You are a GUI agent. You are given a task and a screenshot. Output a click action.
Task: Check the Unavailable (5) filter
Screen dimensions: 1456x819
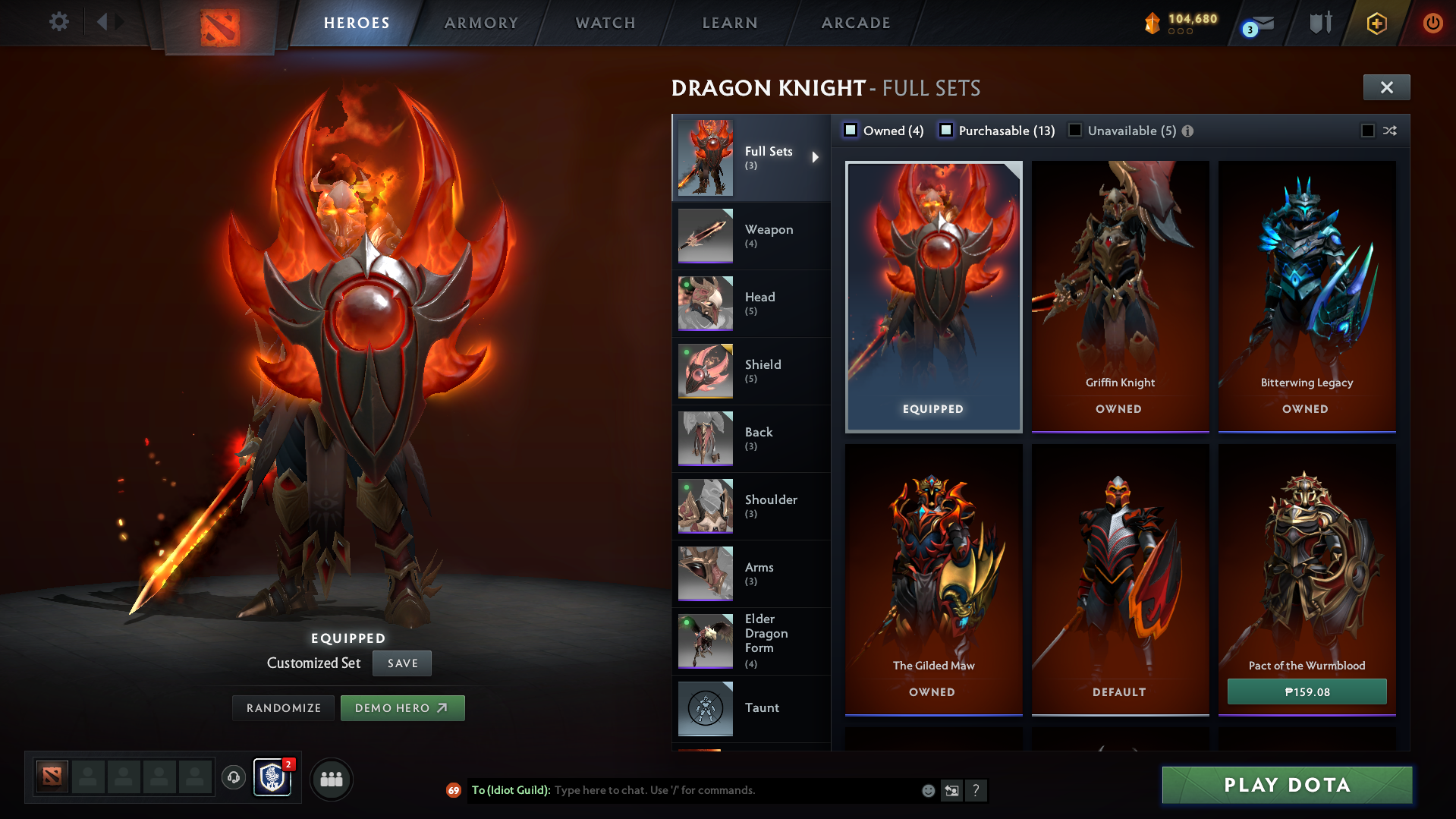[1075, 130]
